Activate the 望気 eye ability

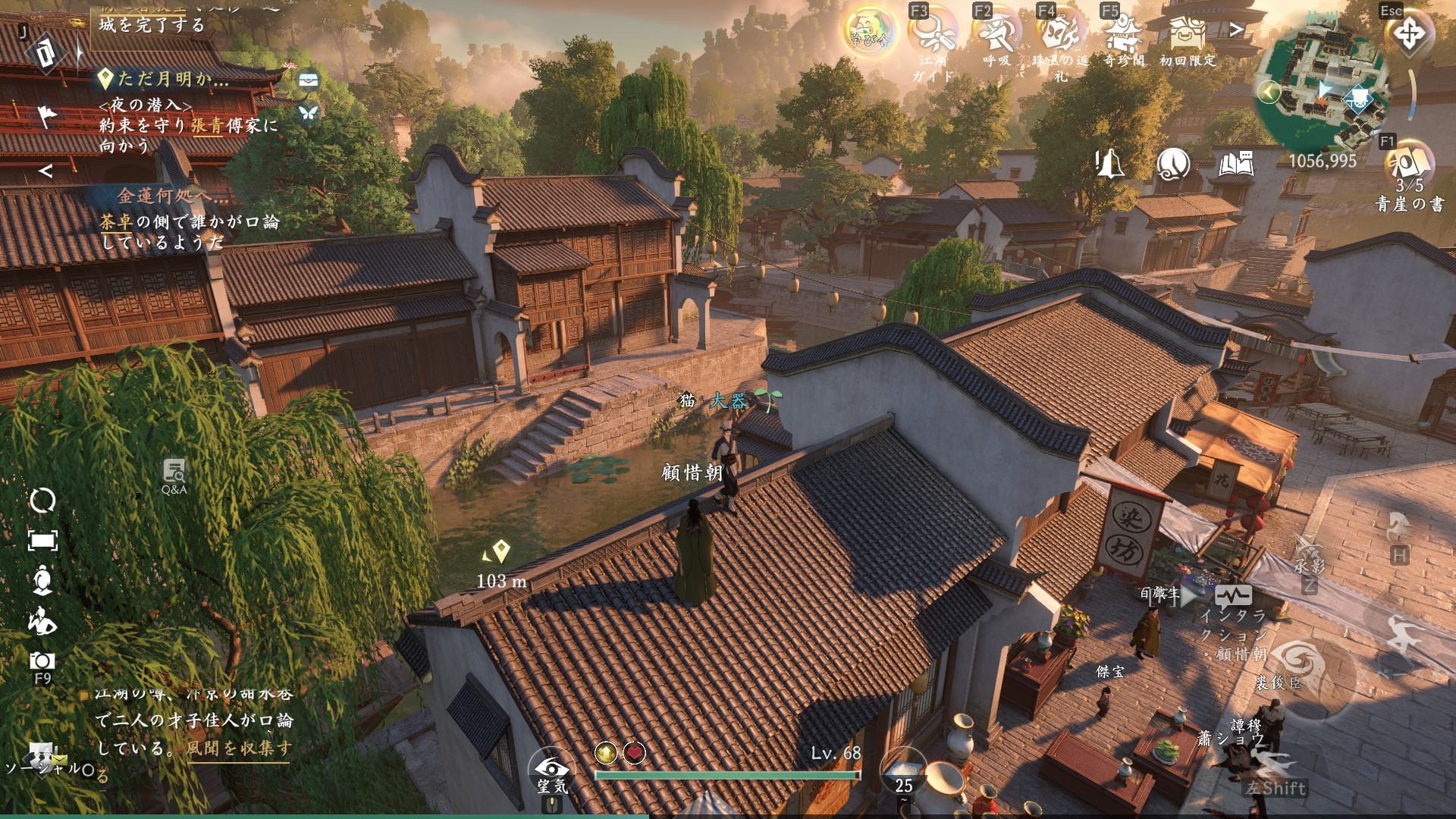551,768
